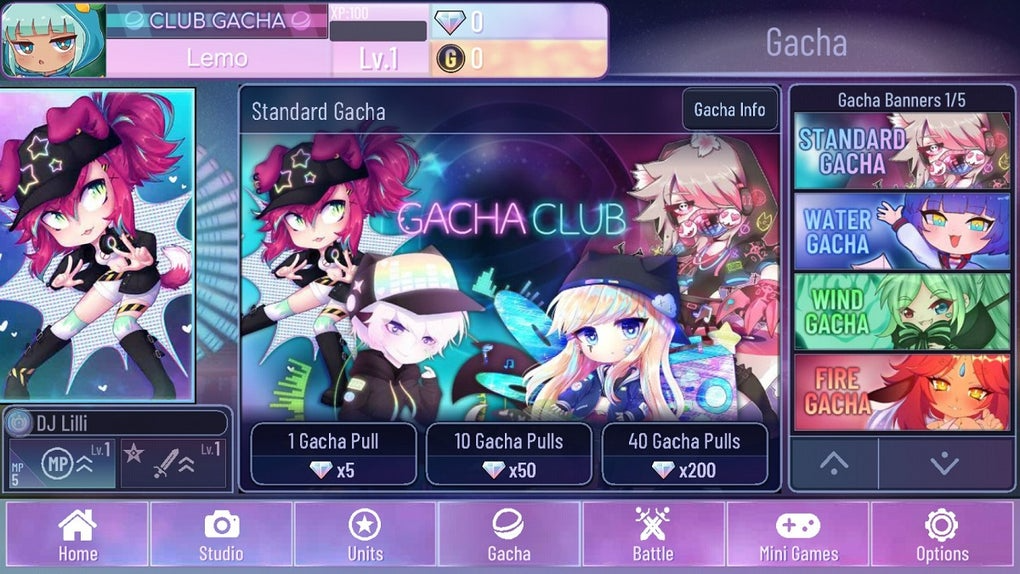1020x574 pixels.
Task: Open Mini Games
Action: coord(797,535)
